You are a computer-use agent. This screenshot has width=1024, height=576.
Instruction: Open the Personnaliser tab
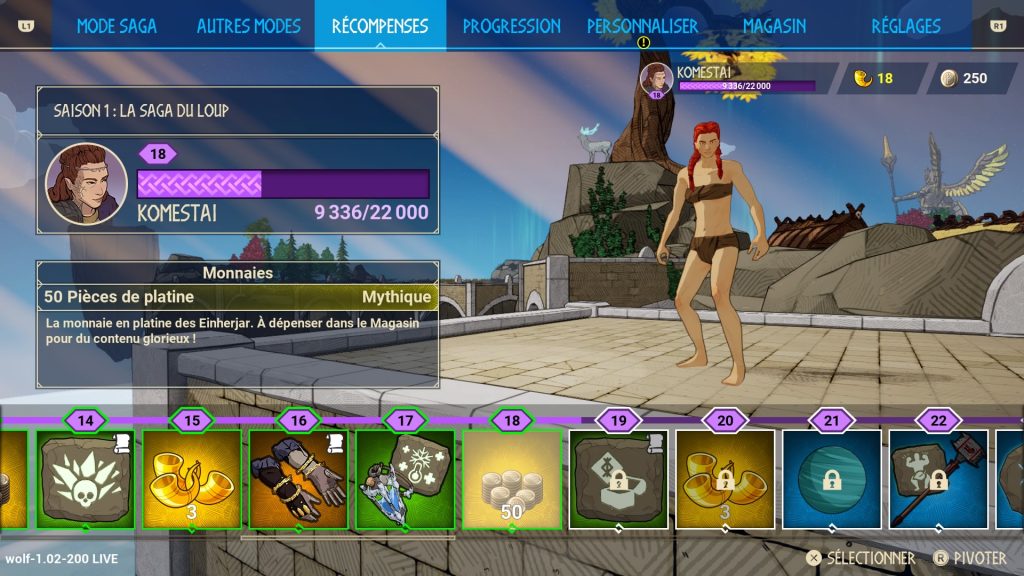point(642,26)
